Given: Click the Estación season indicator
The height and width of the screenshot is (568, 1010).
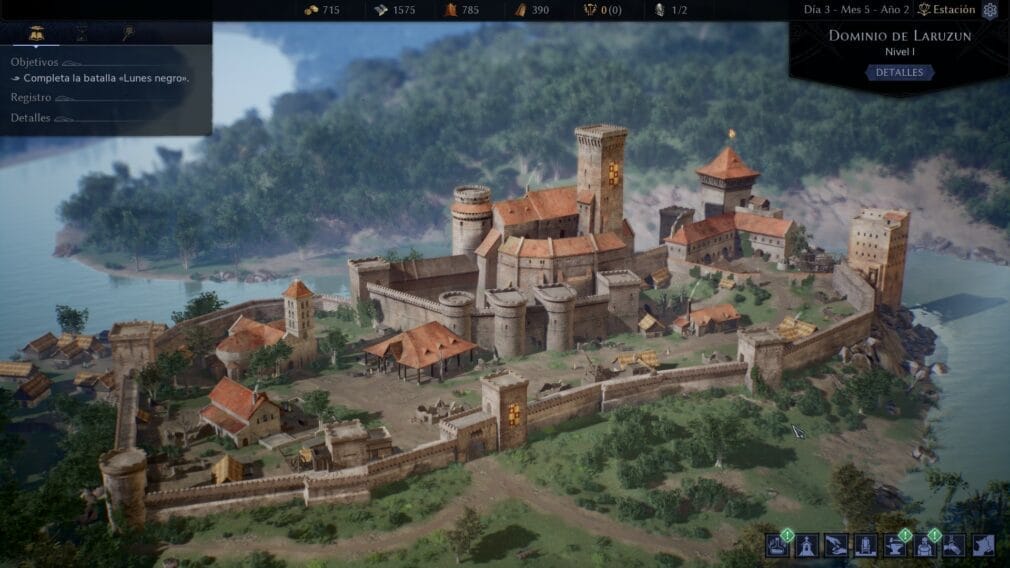Looking at the screenshot, I should (x=949, y=11).
